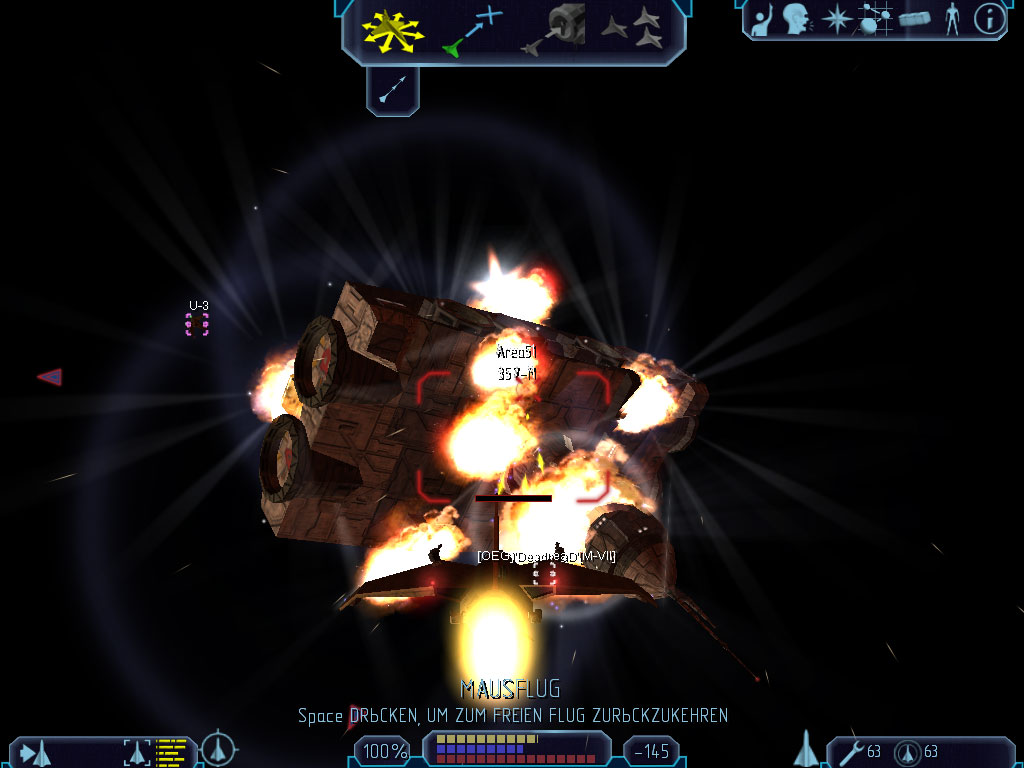This screenshot has height=768, width=1024.
Task: Open the Nav Map grid icon
Action: [x=875, y=19]
